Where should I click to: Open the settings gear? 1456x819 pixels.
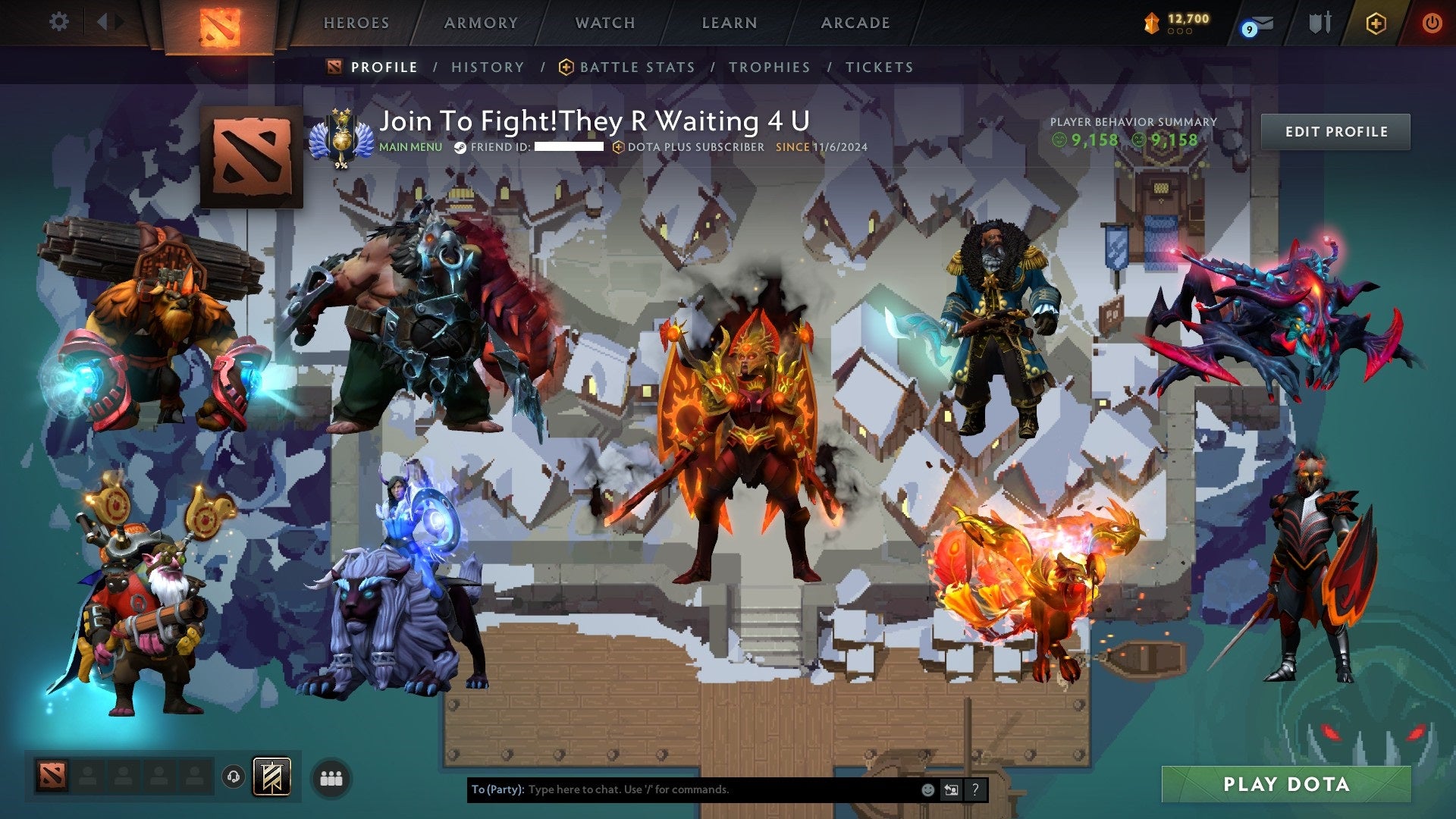[59, 21]
